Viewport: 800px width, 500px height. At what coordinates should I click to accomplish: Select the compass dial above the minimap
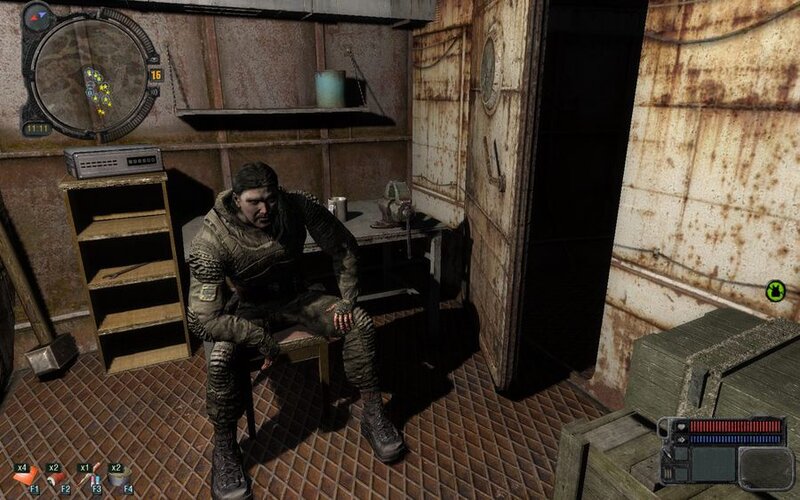[37, 16]
